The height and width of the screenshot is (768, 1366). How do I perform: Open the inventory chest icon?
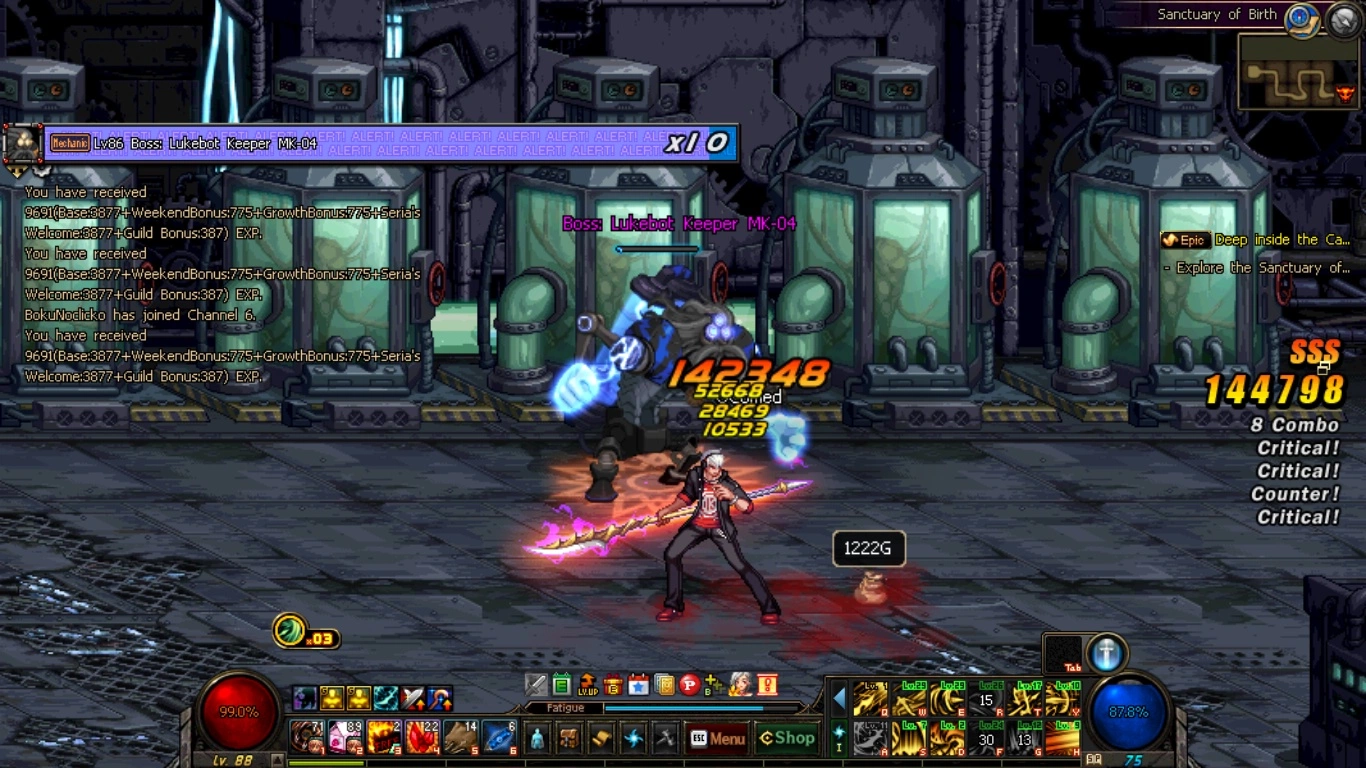click(570, 739)
